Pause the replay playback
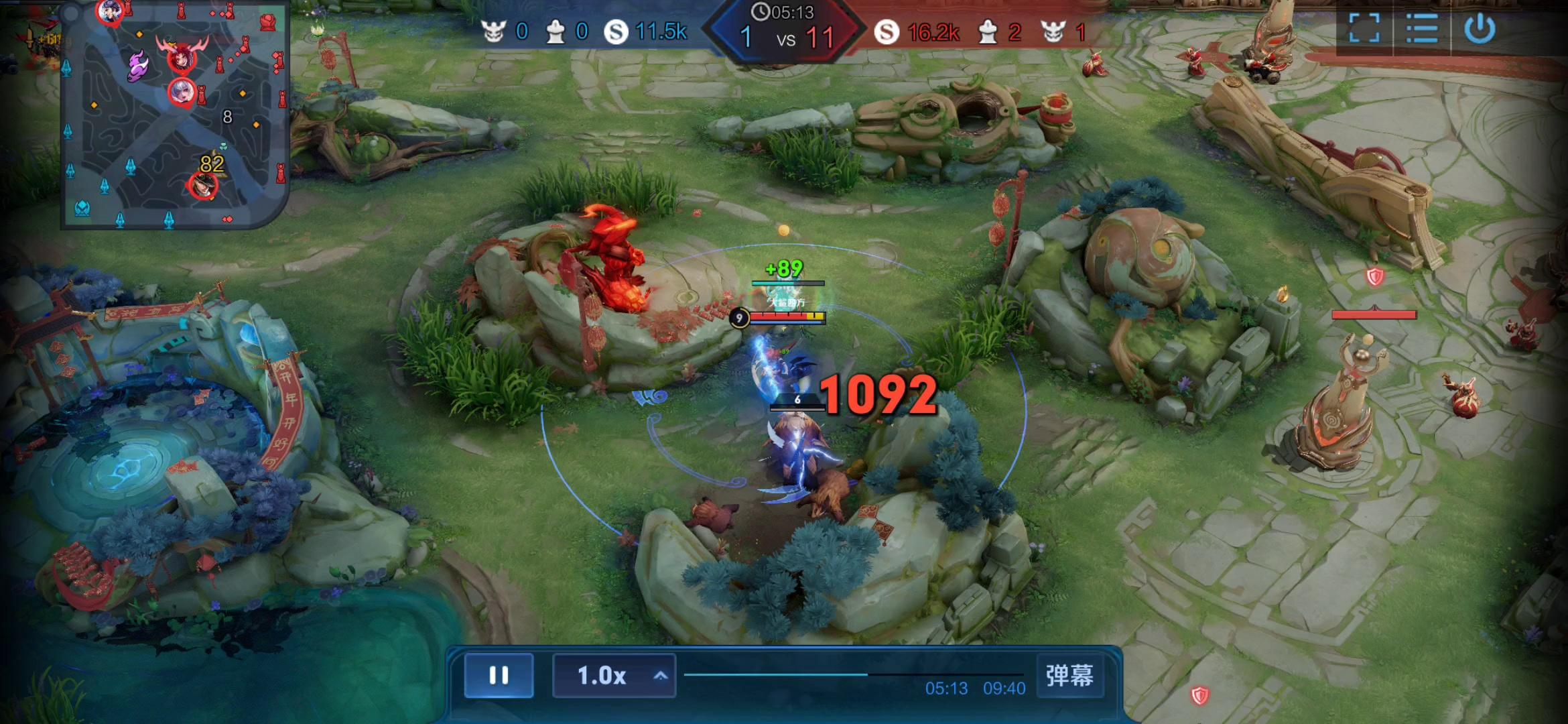 499,675
